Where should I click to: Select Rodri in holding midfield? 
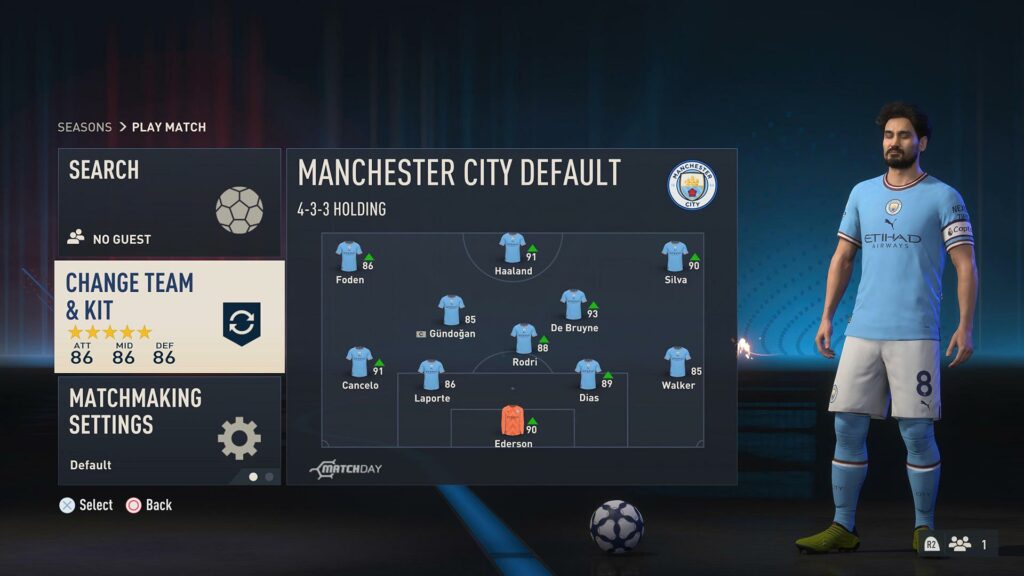pyautogui.click(x=524, y=338)
